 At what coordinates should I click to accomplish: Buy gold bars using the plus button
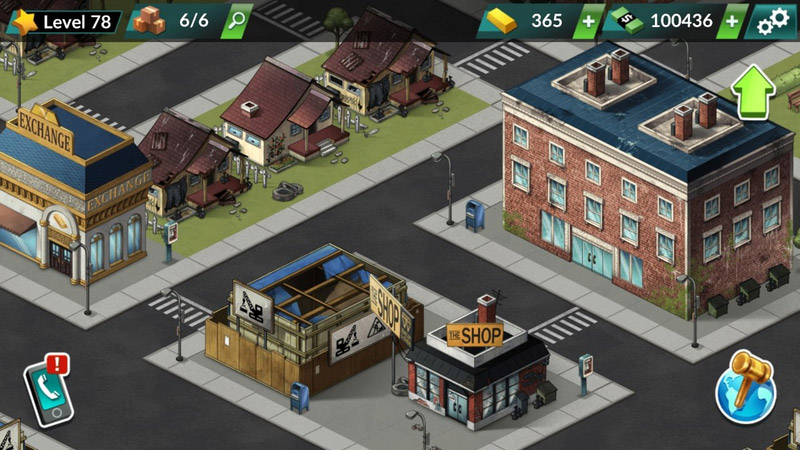(x=588, y=21)
